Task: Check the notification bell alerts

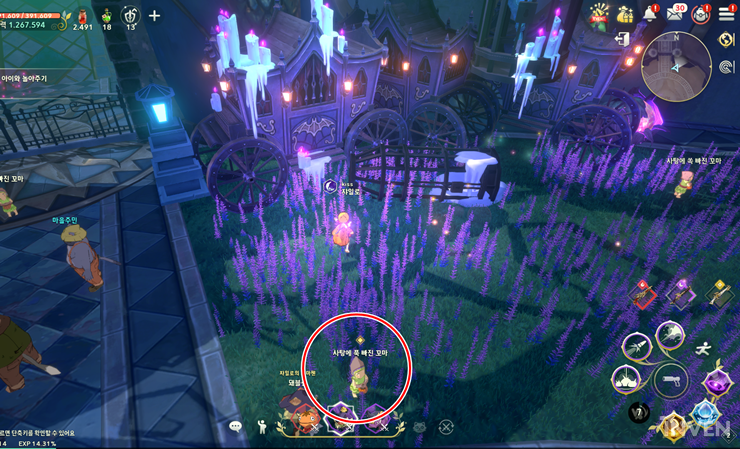Action: pyautogui.click(x=650, y=14)
